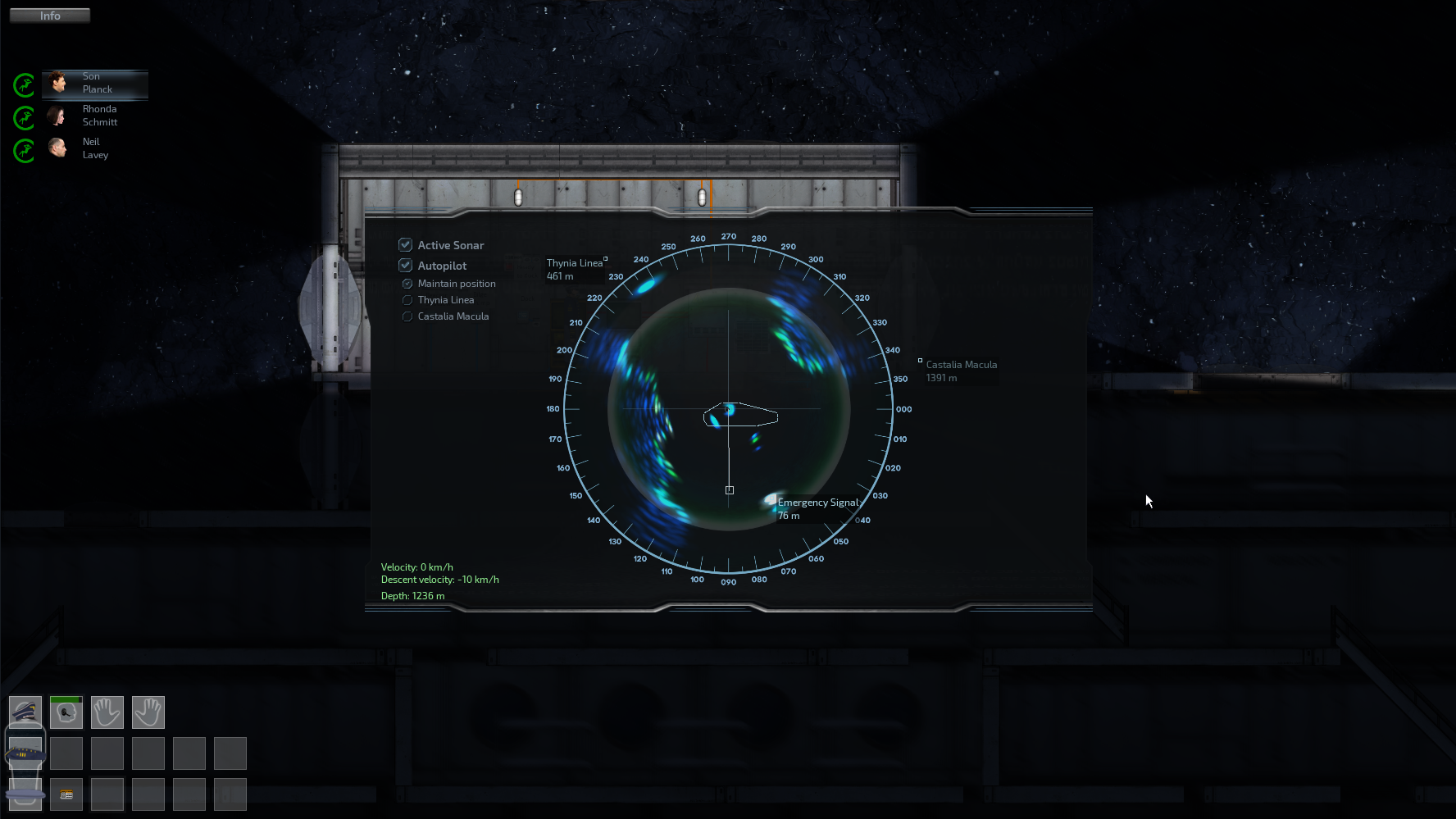Click the Emergency Signal marker on sonar
The width and height of the screenshot is (1456, 819).
coord(771,498)
